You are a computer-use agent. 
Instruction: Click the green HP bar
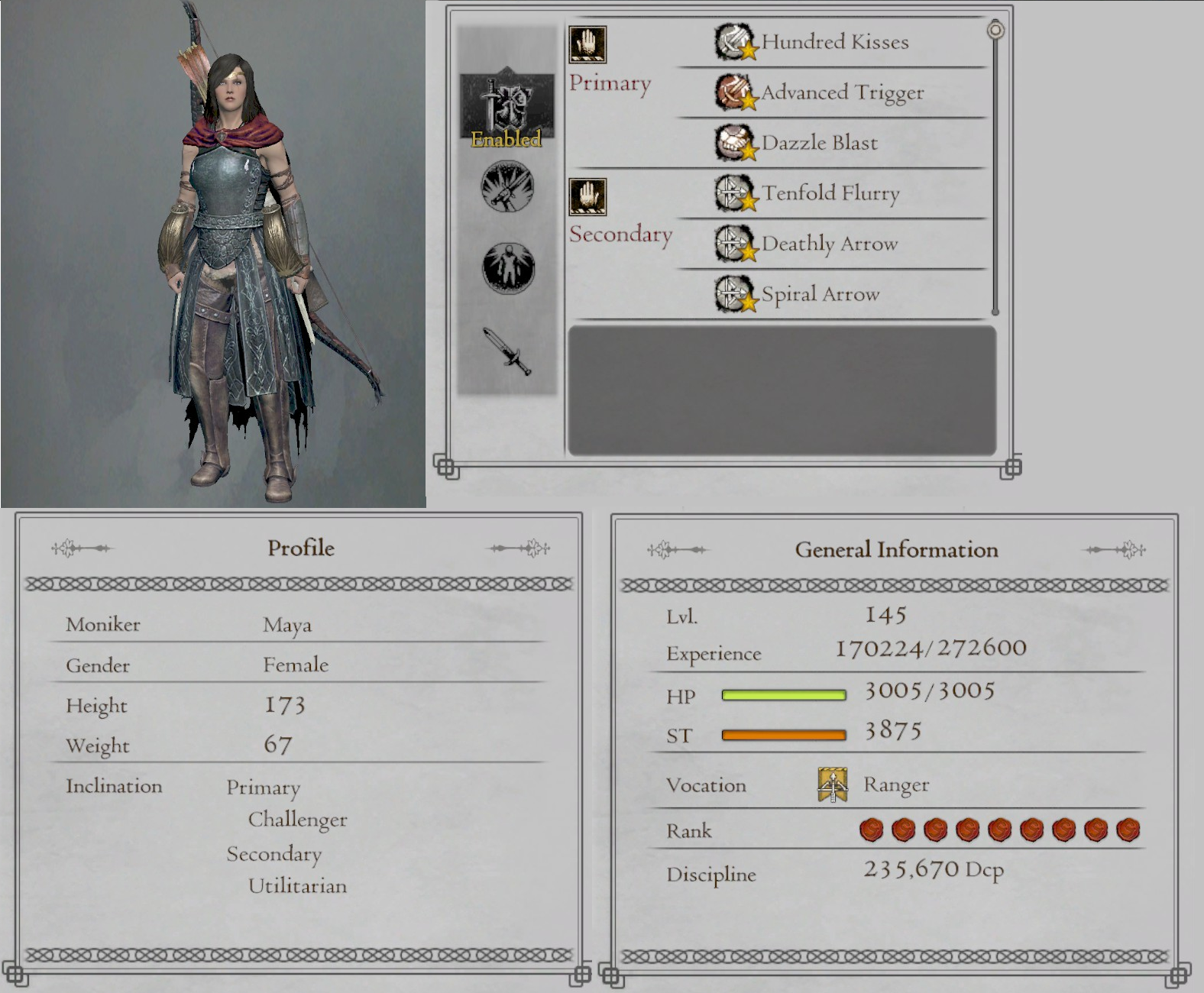(784, 695)
